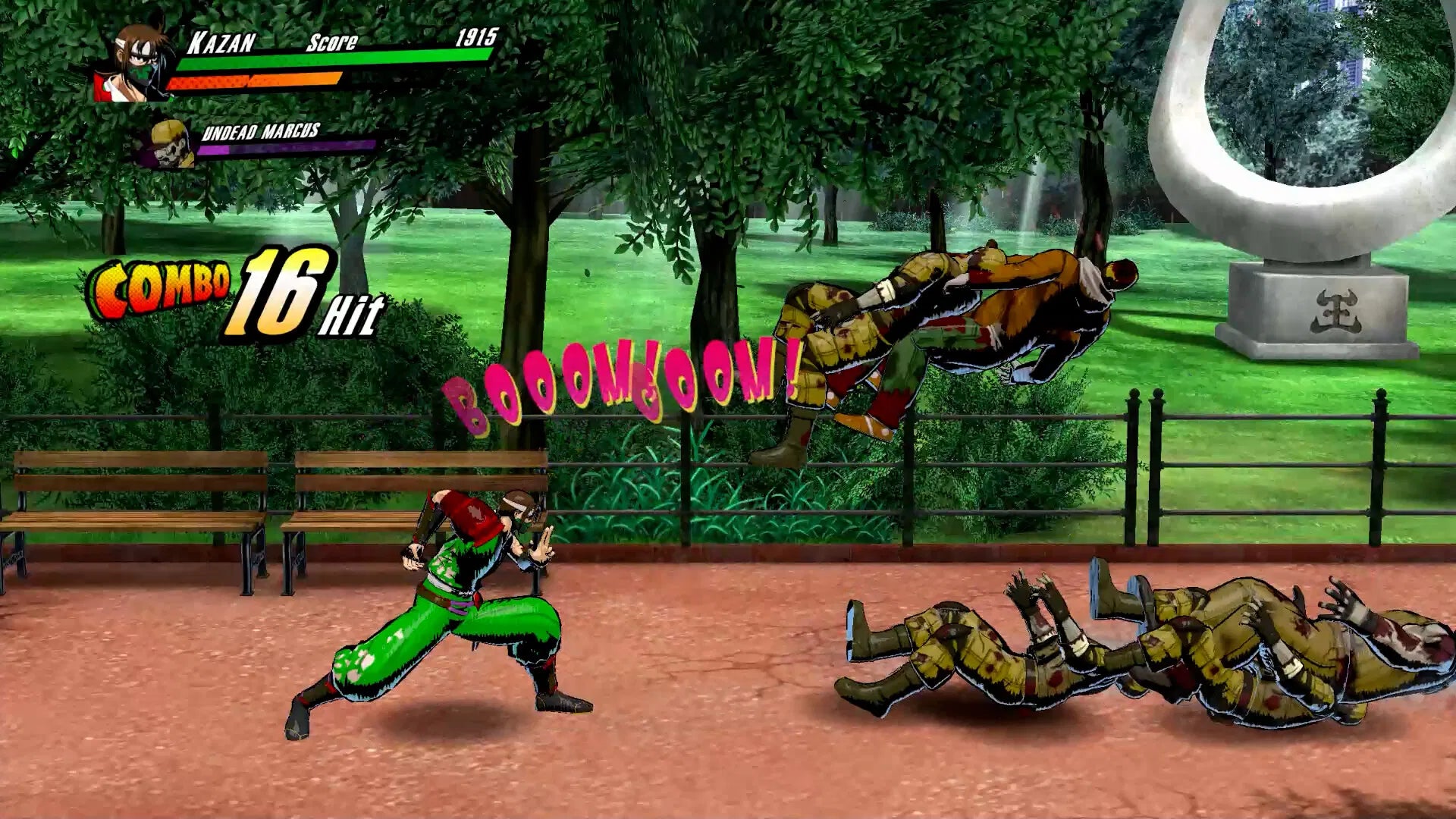The width and height of the screenshot is (1456, 819).
Task: Select the Undead Marcus name label
Action: (x=262, y=131)
